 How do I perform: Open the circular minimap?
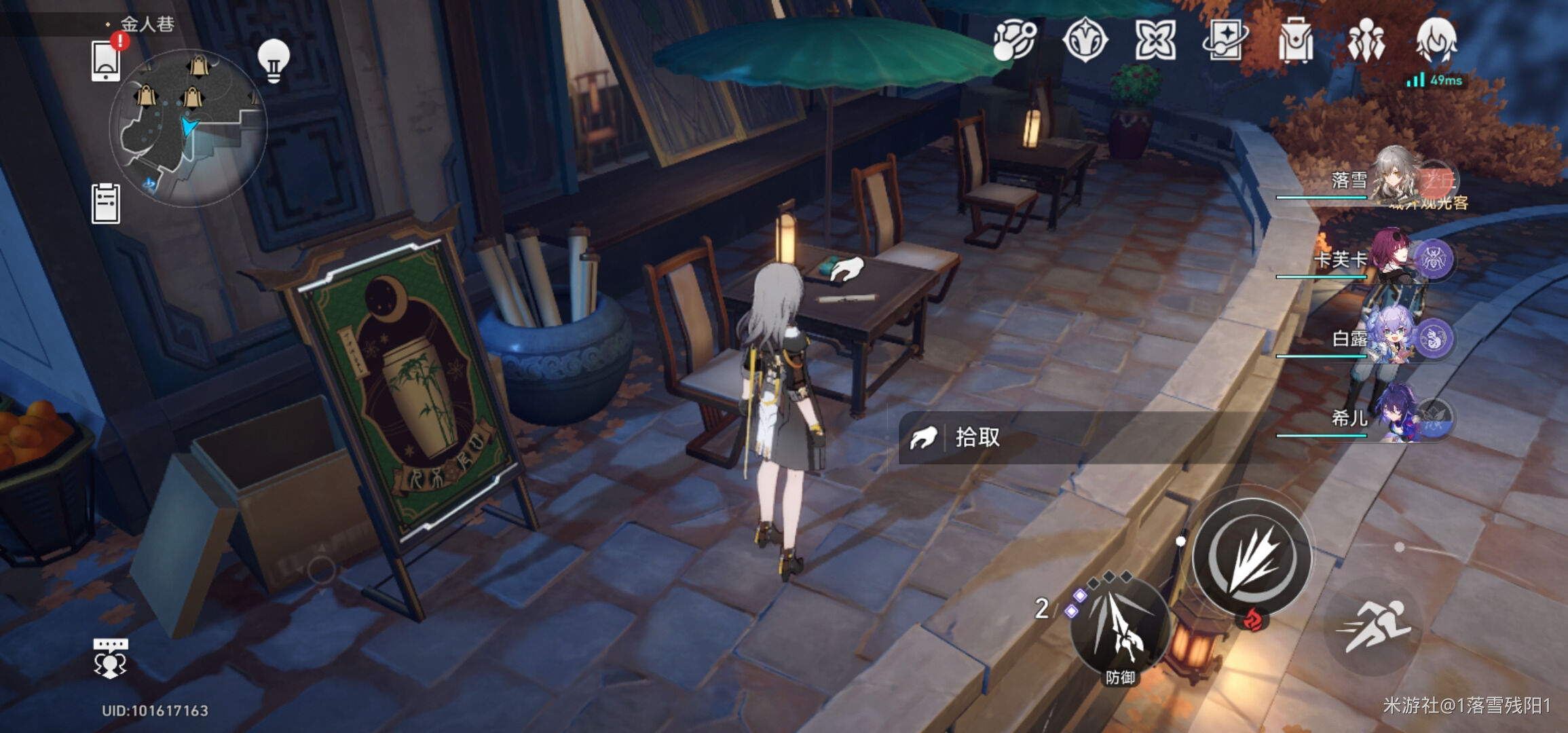pos(189,128)
